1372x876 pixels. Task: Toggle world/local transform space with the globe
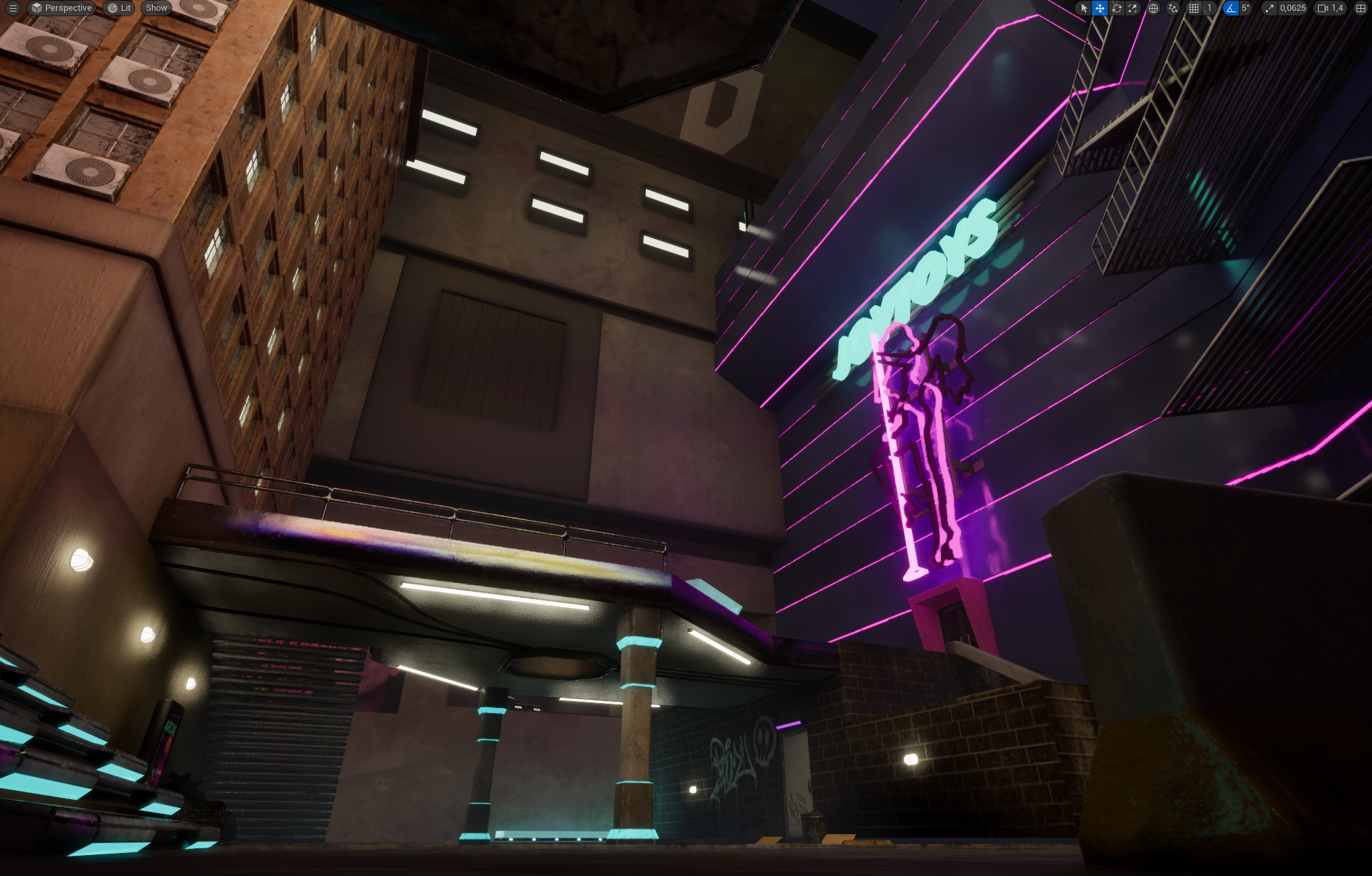pyautogui.click(x=1154, y=8)
